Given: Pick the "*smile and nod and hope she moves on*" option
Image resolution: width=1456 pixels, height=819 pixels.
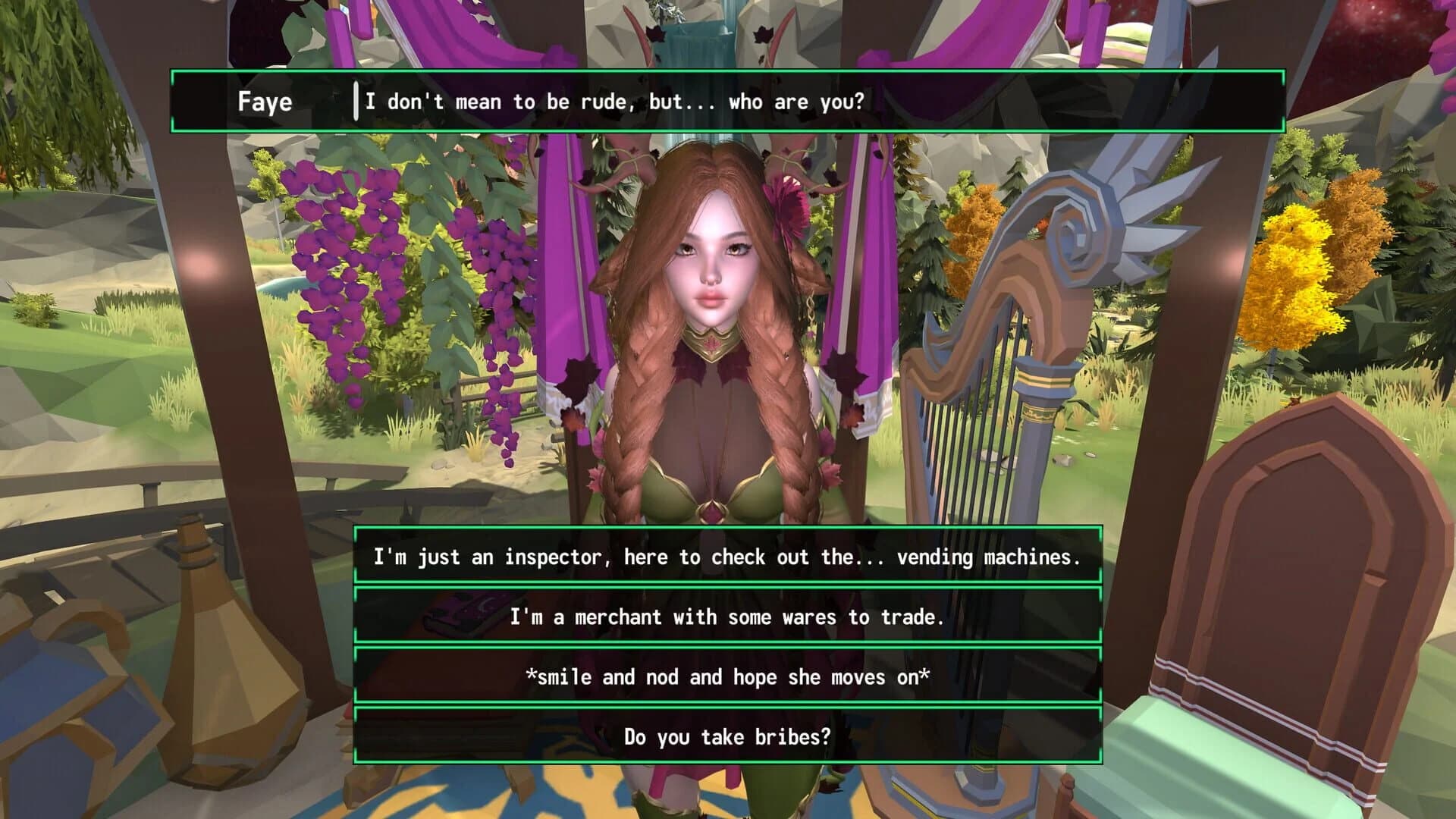Looking at the screenshot, I should point(728,676).
